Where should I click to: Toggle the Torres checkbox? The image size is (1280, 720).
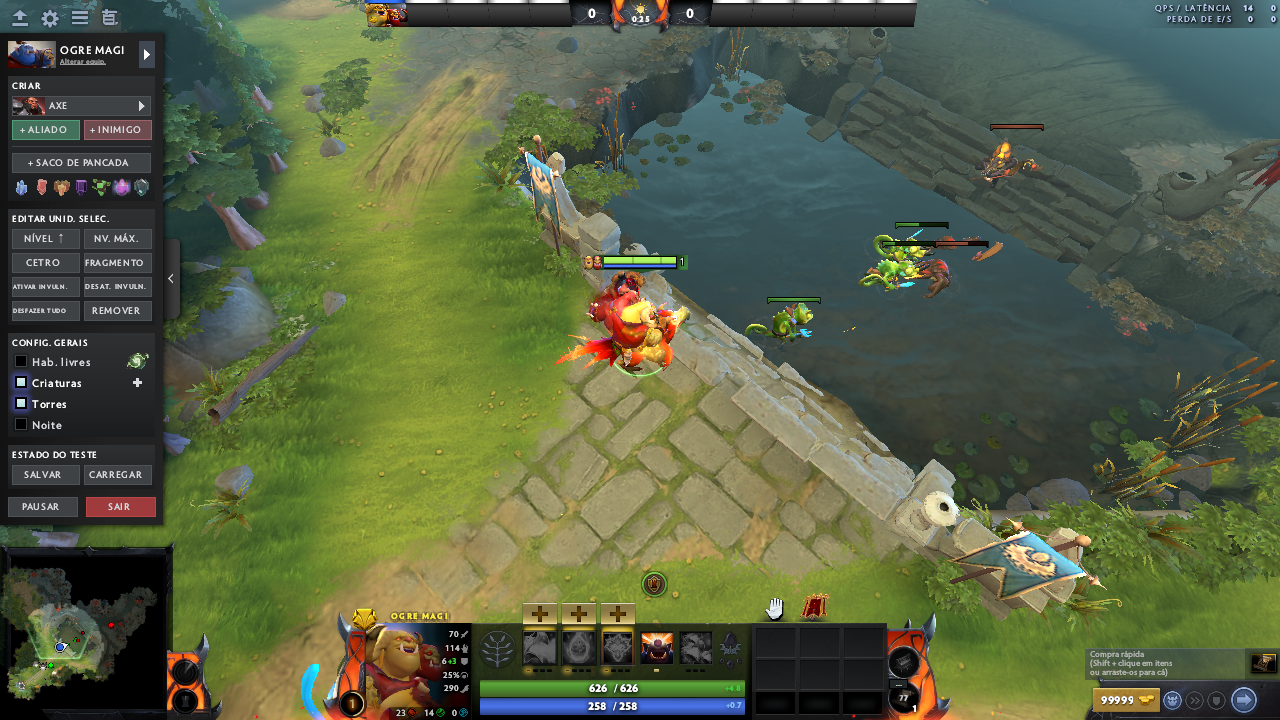(20, 404)
